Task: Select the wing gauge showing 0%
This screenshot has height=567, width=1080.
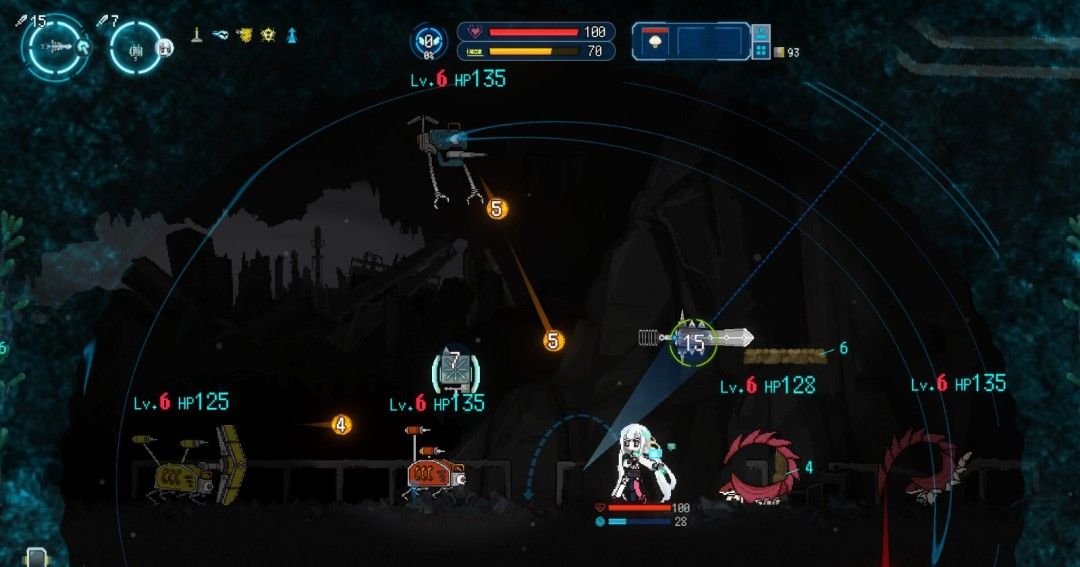Action: (428, 42)
